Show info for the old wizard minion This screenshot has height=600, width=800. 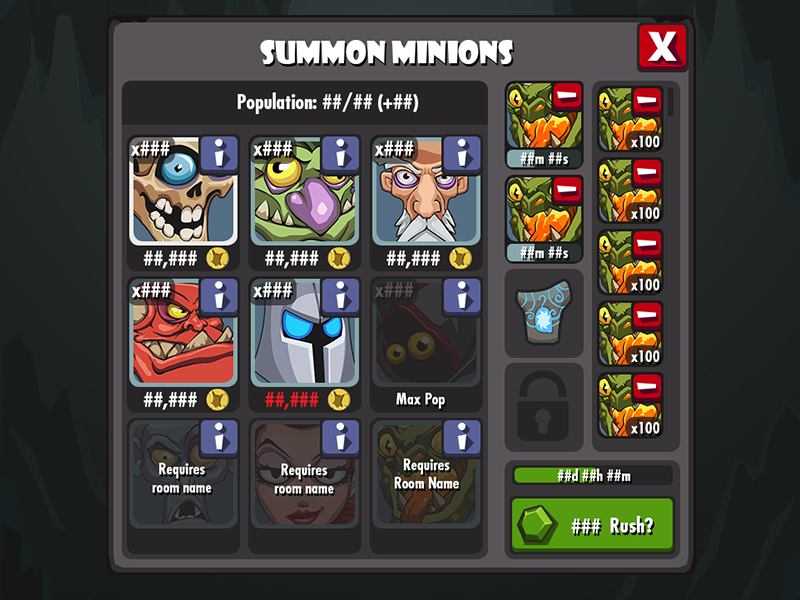tap(461, 154)
